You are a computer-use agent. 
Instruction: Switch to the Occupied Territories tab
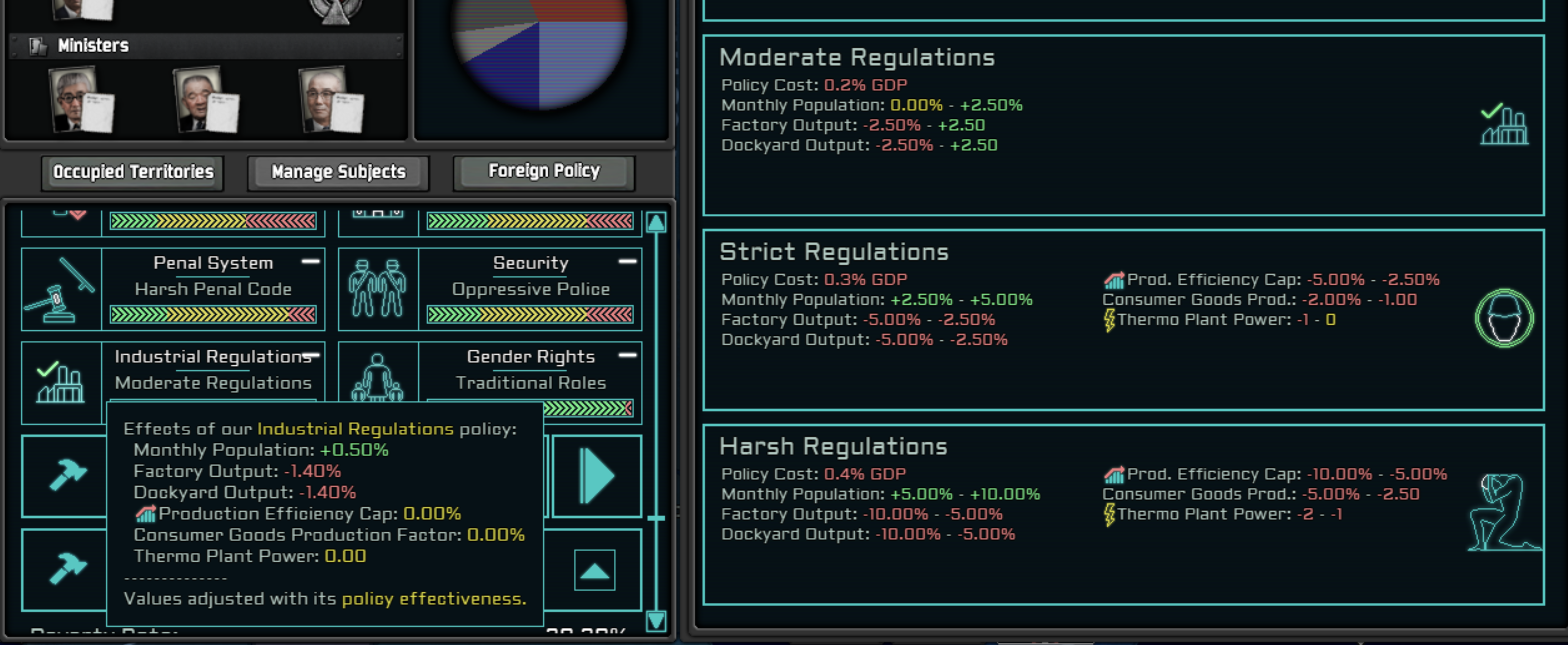click(133, 172)
